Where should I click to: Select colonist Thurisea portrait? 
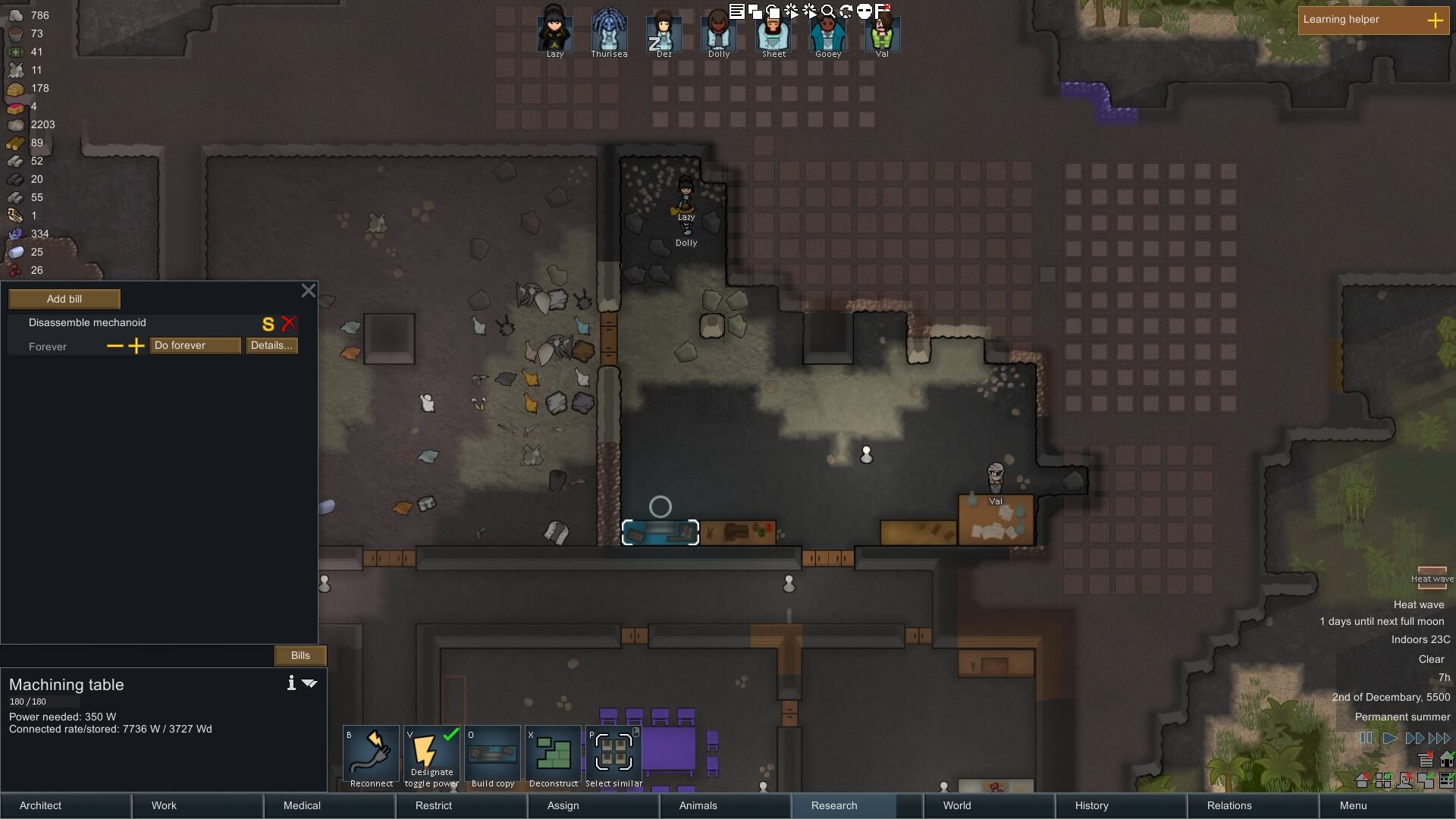pyautogui.click(x=609, y=32)
